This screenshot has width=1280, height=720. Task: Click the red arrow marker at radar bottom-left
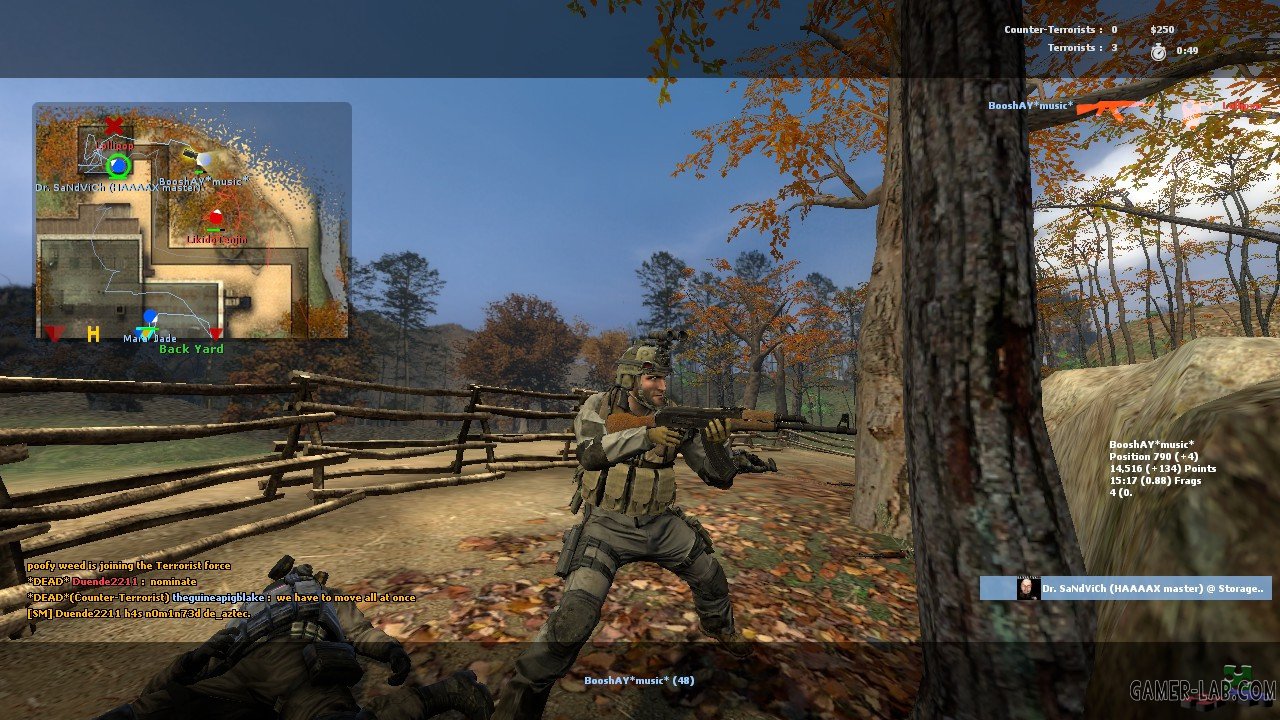click(53, 334)
